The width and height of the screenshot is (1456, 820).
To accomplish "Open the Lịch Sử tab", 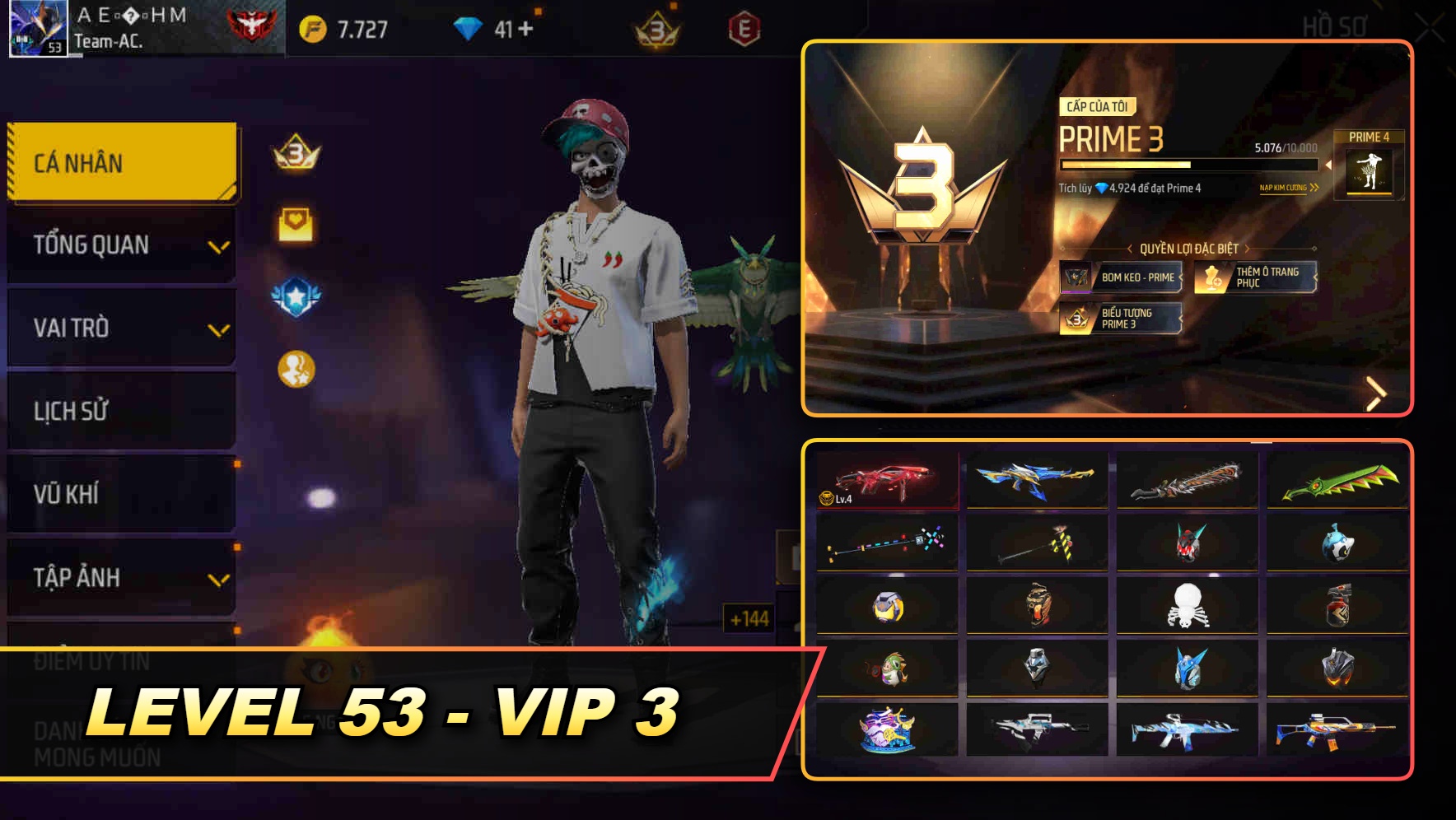I will (x=120, y=411).
